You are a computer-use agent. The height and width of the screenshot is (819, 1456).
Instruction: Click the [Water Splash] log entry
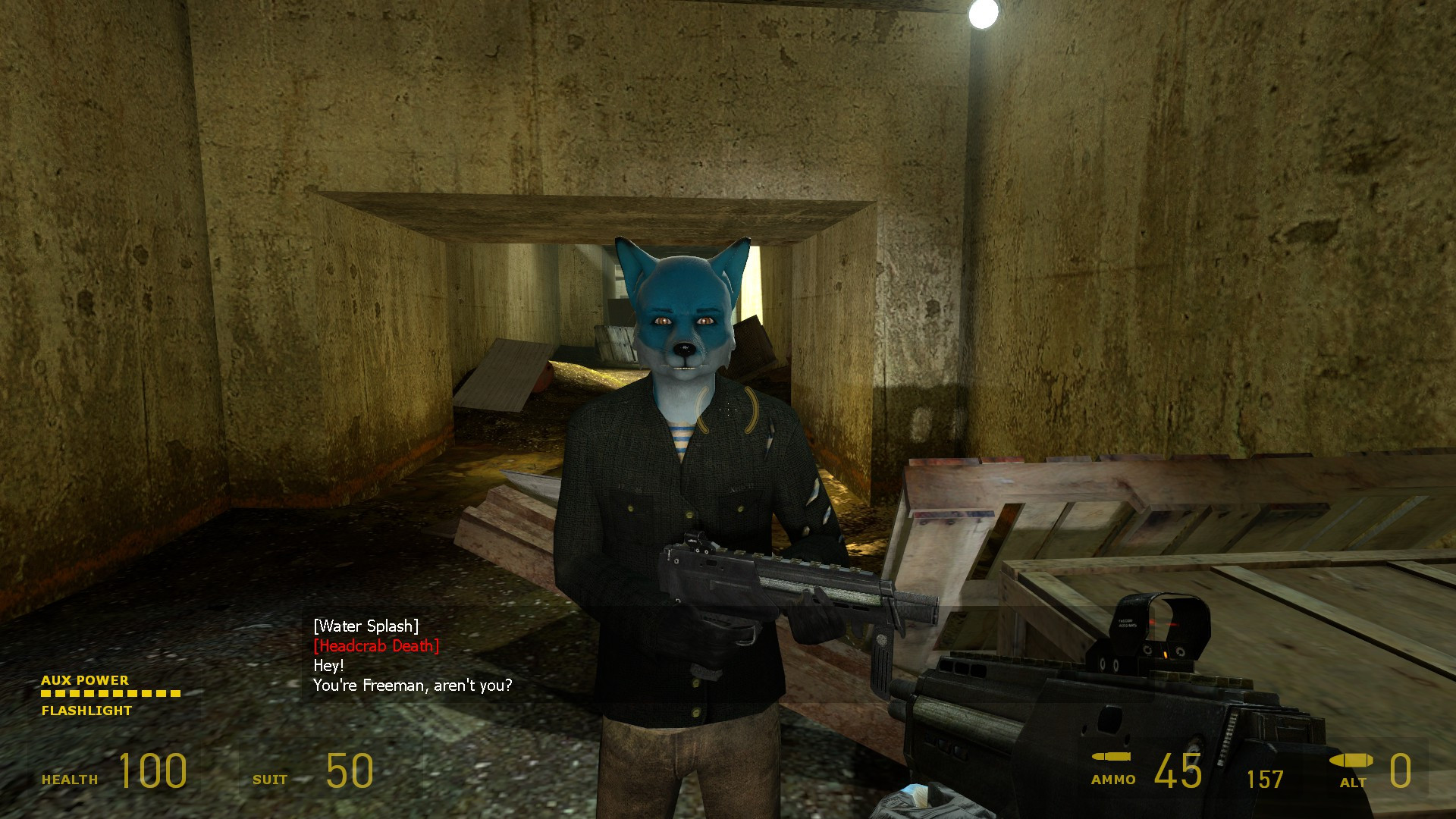[x=365, y=626]
